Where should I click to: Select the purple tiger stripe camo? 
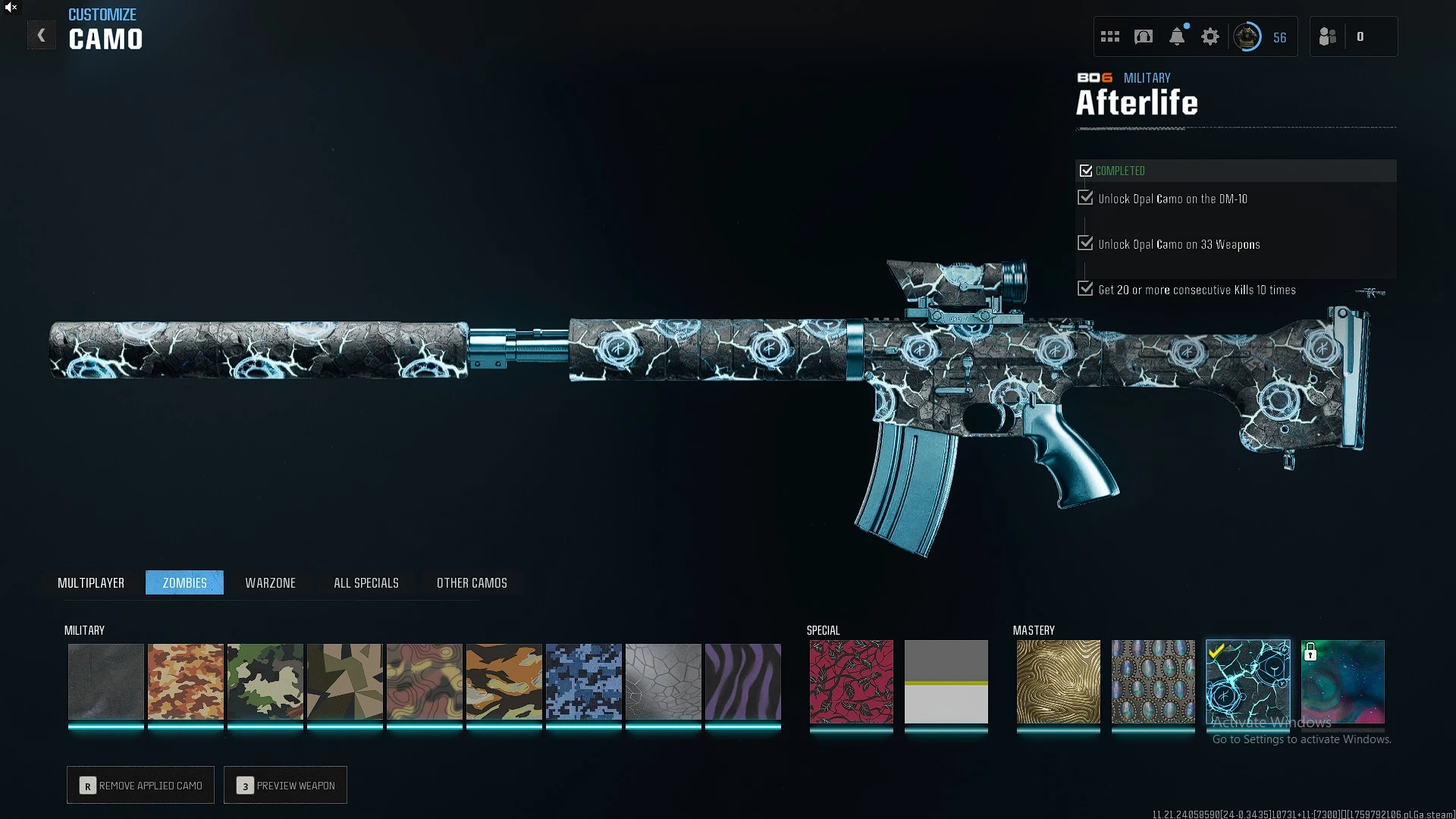pyautogui.click(x=743, y=682)
